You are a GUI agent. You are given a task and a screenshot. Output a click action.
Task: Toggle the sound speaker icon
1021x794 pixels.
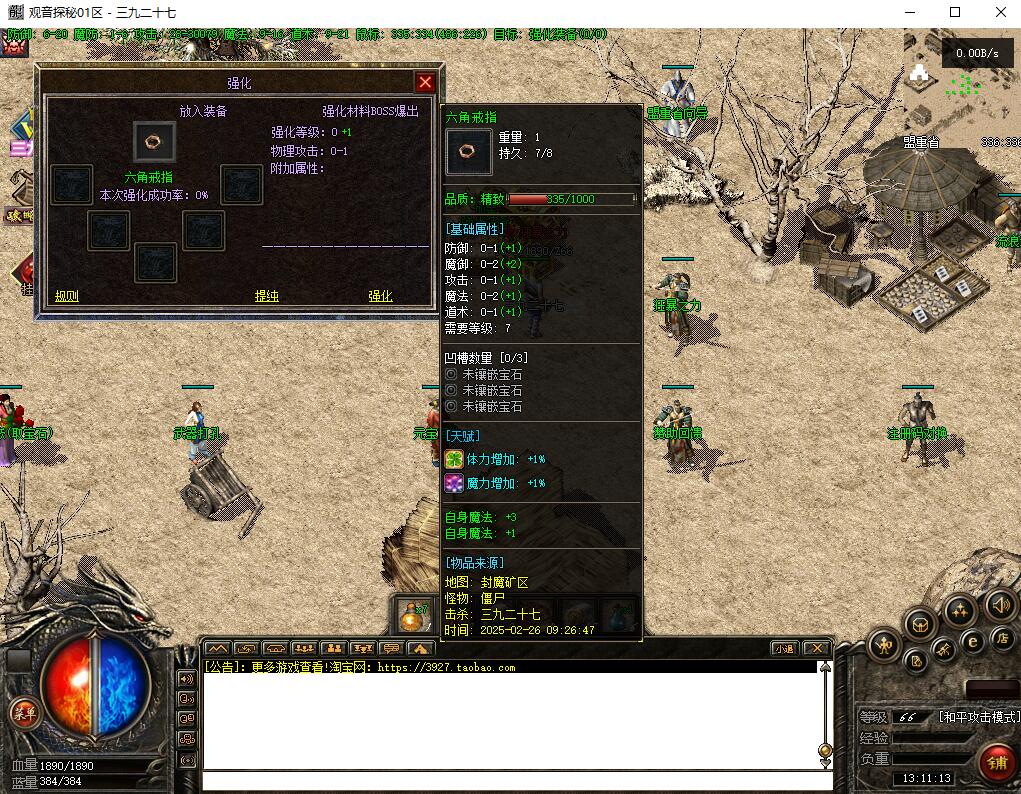[x=1000, y=604]
